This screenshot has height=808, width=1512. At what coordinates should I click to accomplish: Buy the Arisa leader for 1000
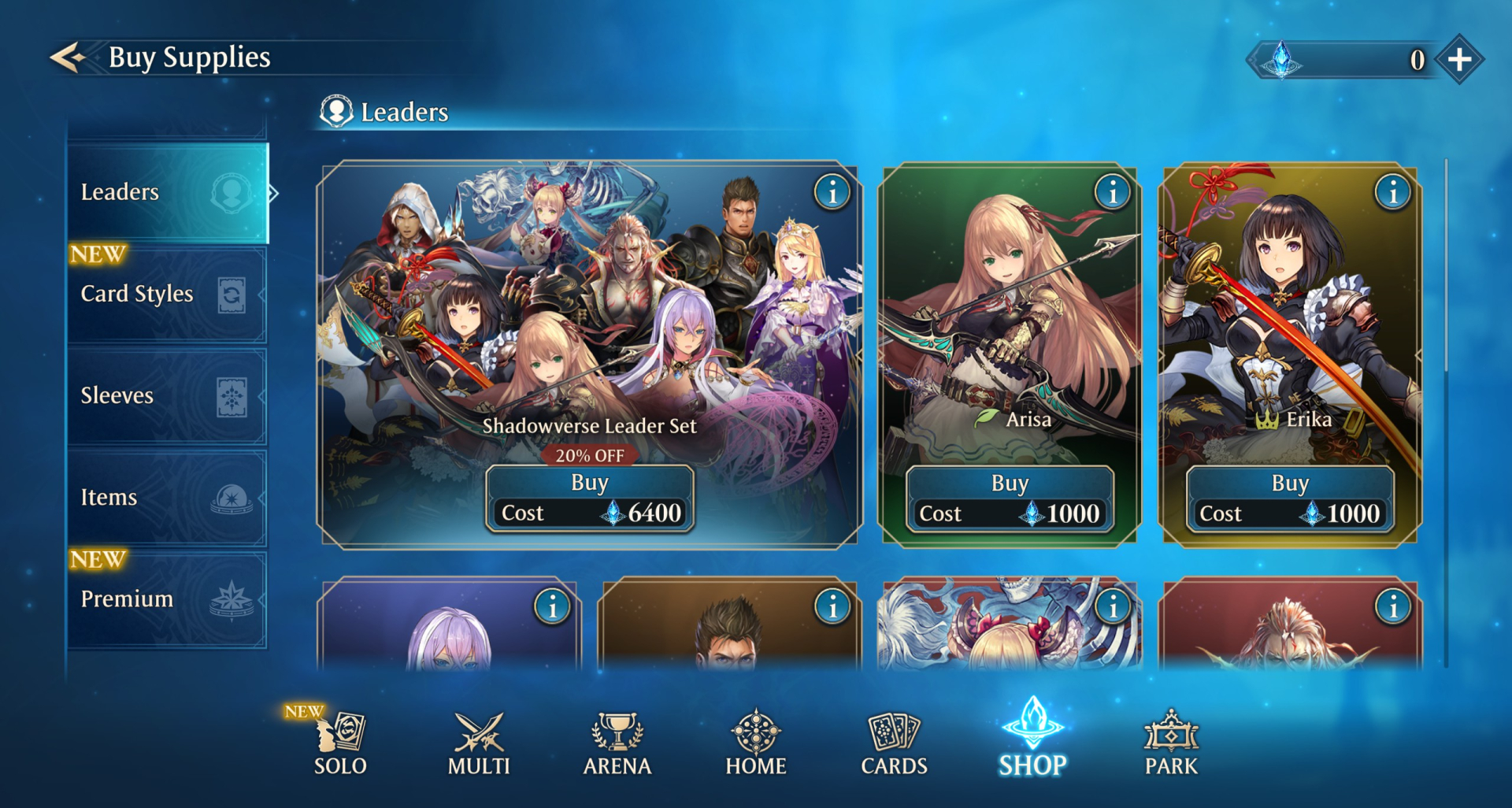(1011, 482)
